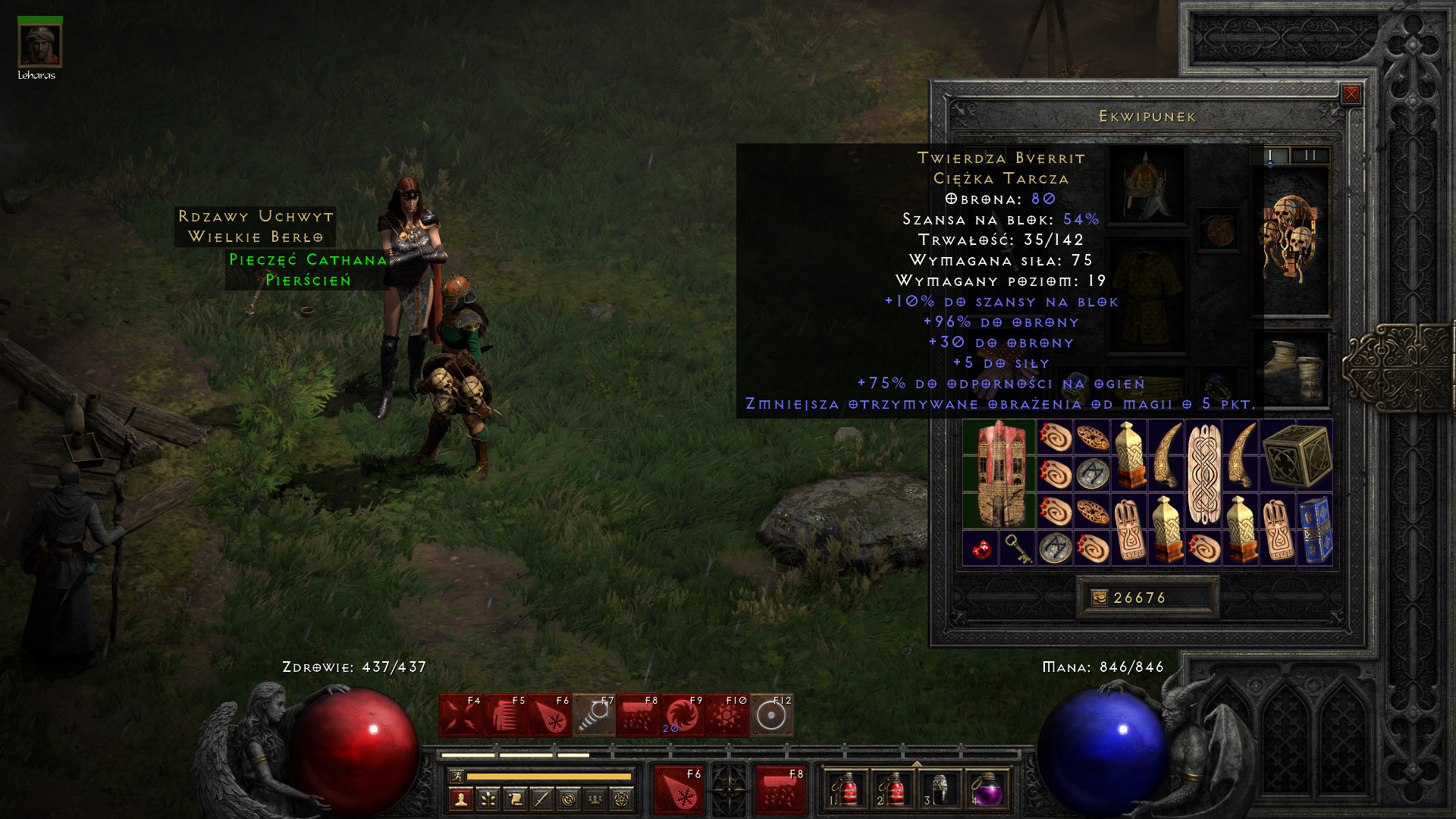Open the character sheet mini-panel button
This screenshot has height=819, width=1456.
(460, 799)
